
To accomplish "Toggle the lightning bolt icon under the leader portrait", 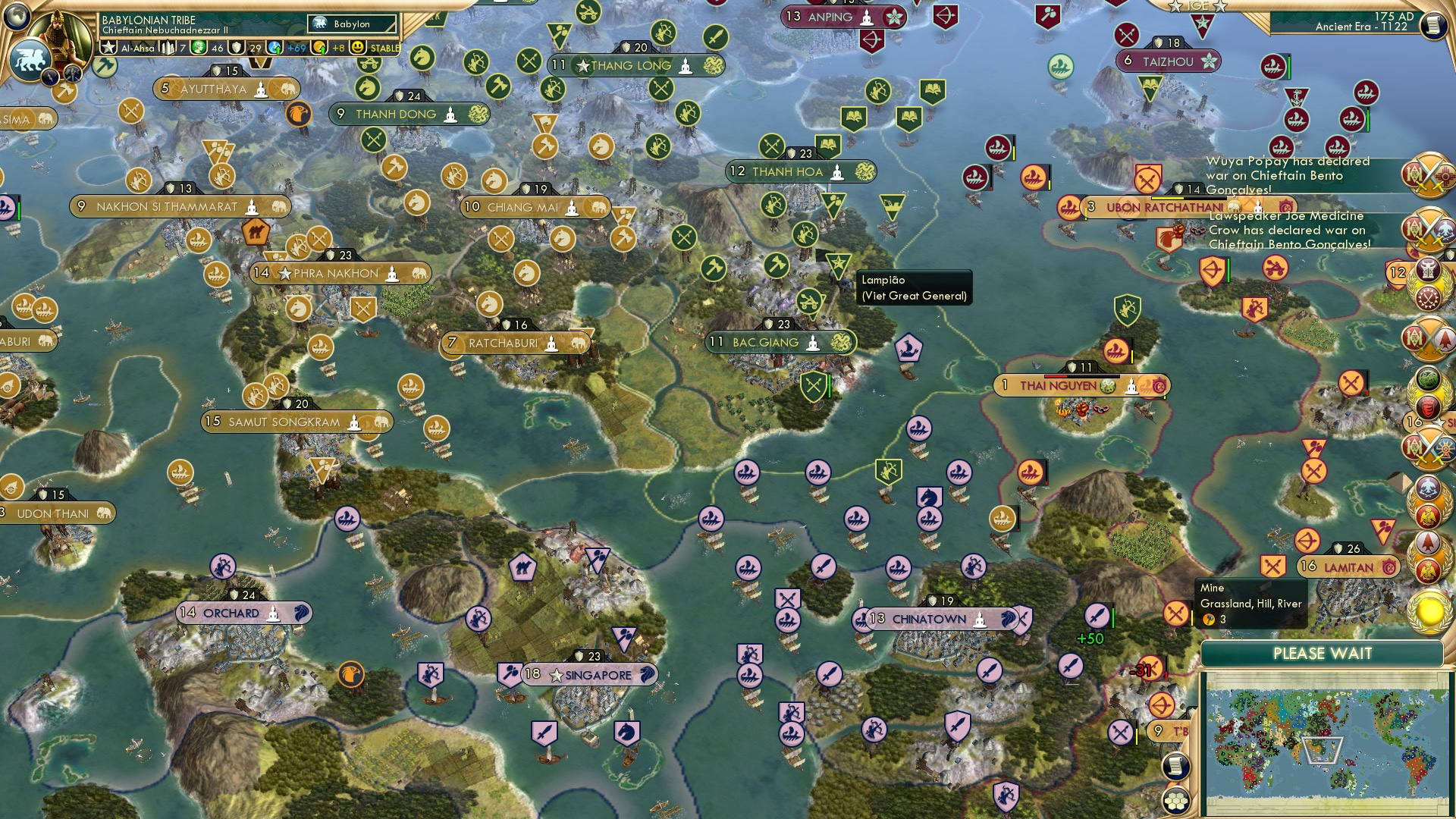I will pos(51,77).
